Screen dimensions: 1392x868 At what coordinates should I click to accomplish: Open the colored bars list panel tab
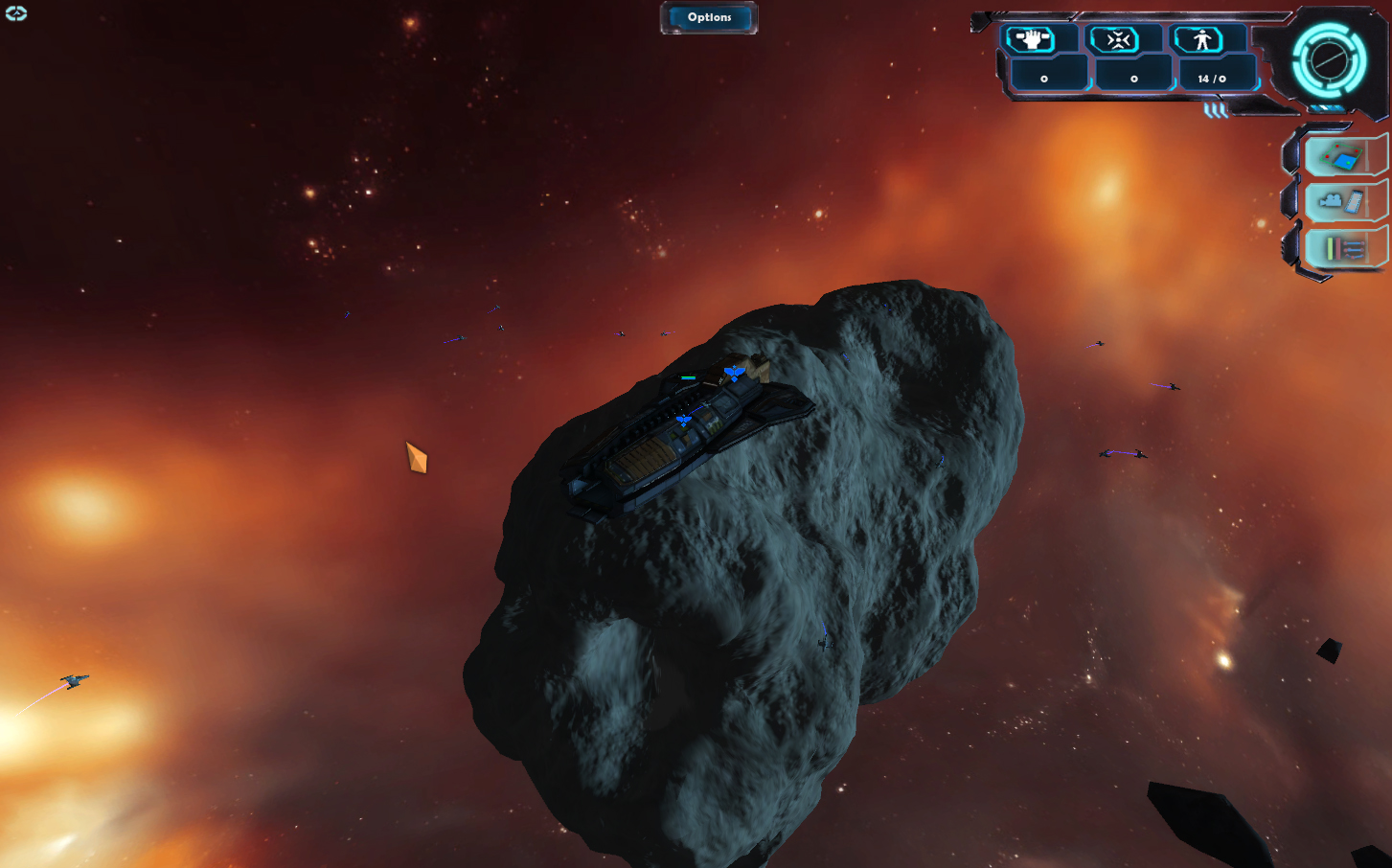pyautogui.click(x=1343, y=249)
